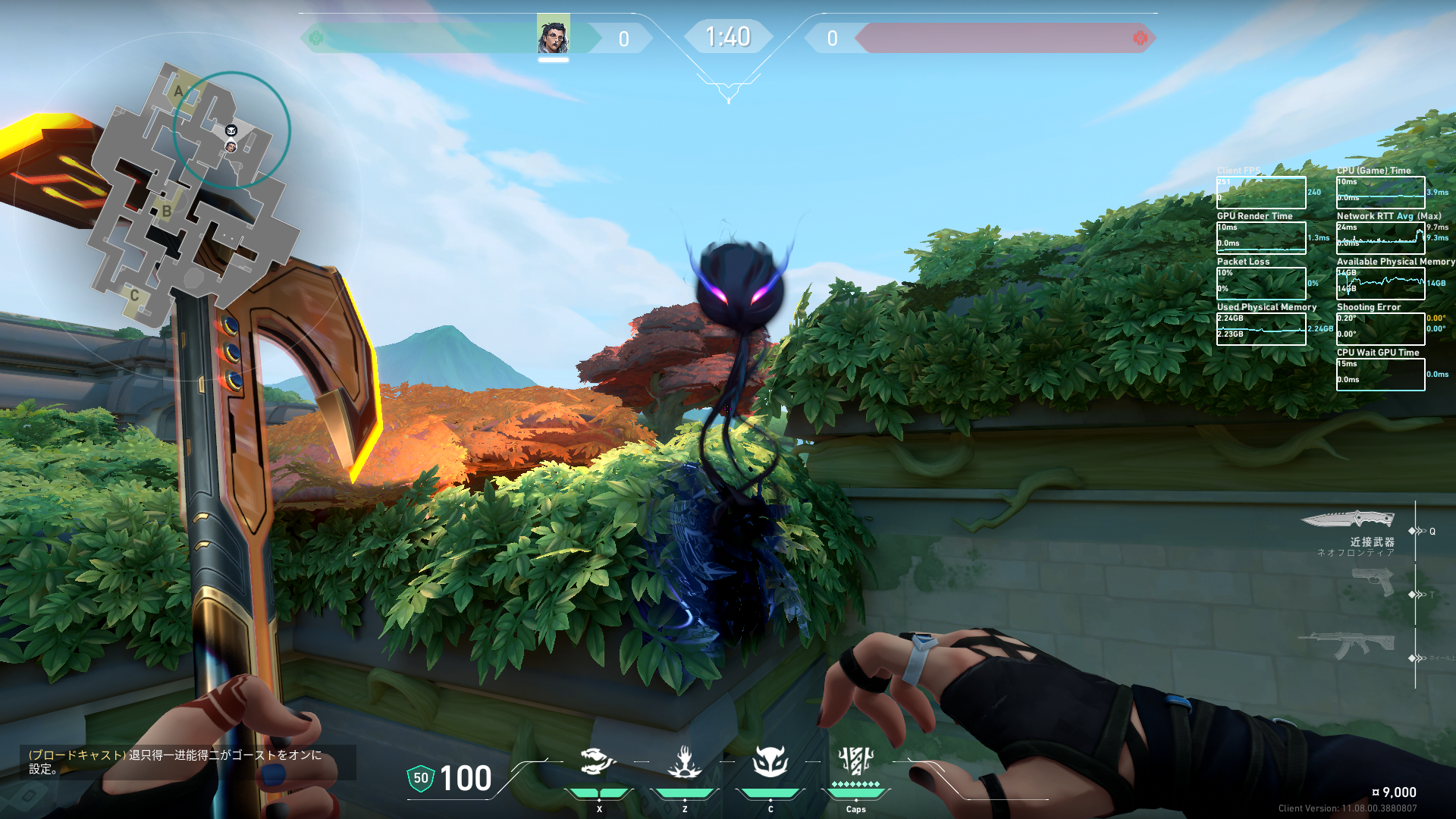Screen dimensions: 1456x819
Task: Click the broadcast chat message box
Action: coord(187,762)
